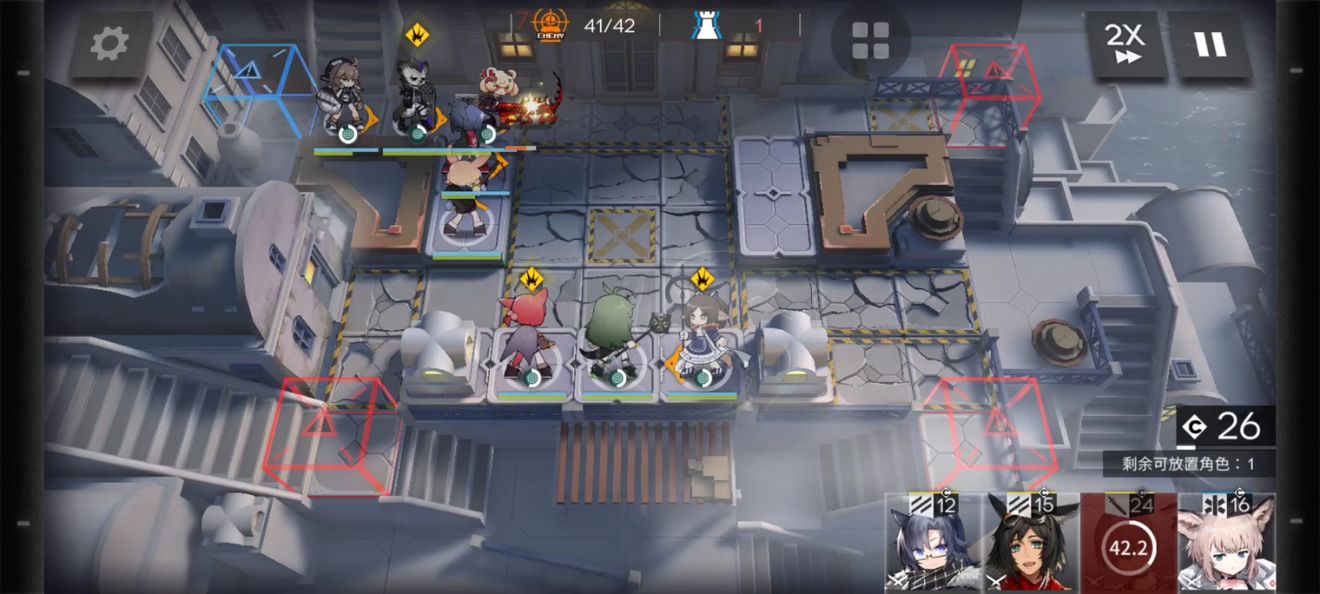This screenshot has width=1320, height=594.
Task: Toggle the 2X battle speed
Action: 1125,45
